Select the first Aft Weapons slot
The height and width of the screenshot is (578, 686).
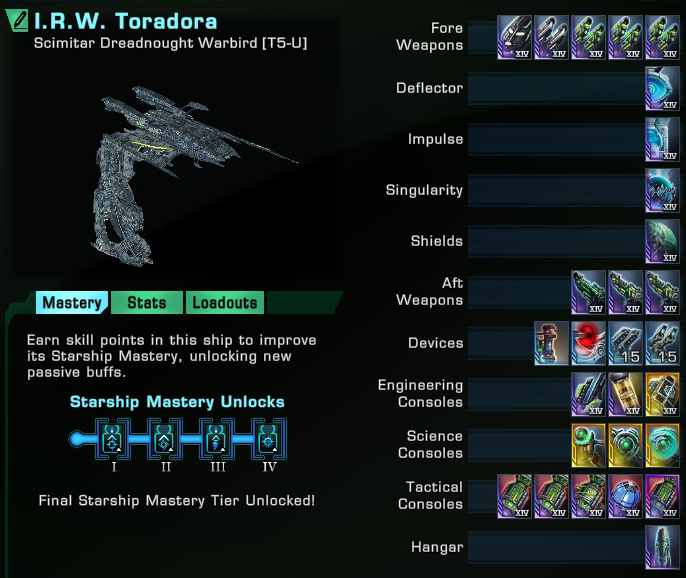click(588, 292)
